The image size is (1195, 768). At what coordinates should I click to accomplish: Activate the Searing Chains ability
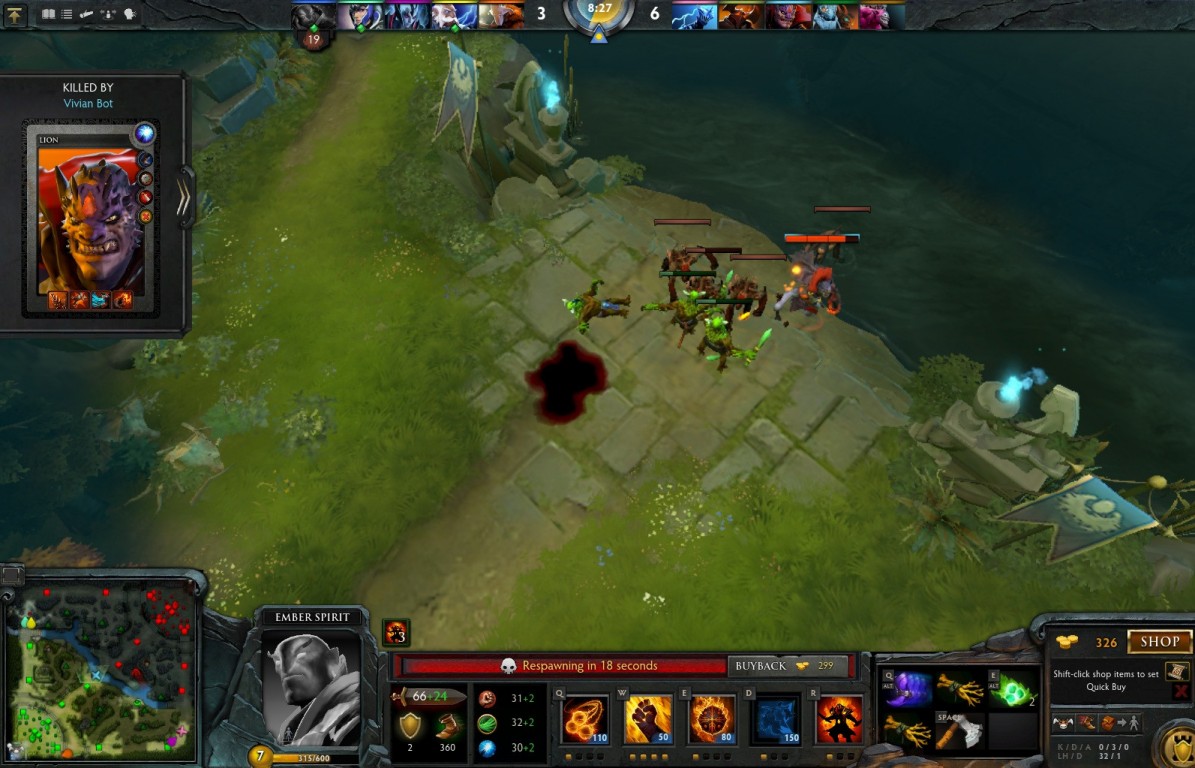point(585,719)
